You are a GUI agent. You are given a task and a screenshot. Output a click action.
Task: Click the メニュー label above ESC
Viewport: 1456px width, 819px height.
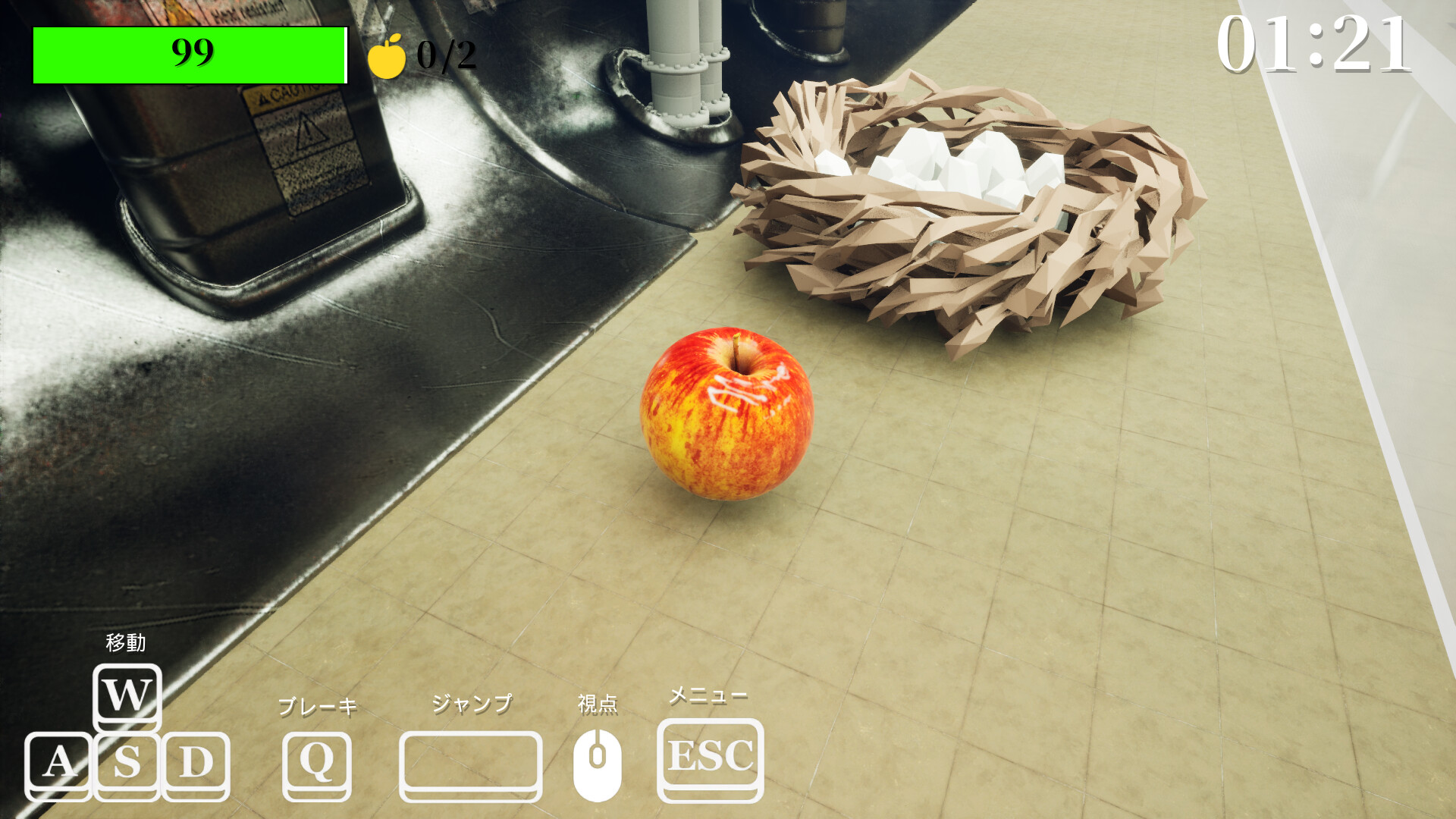tap(707, 695)
